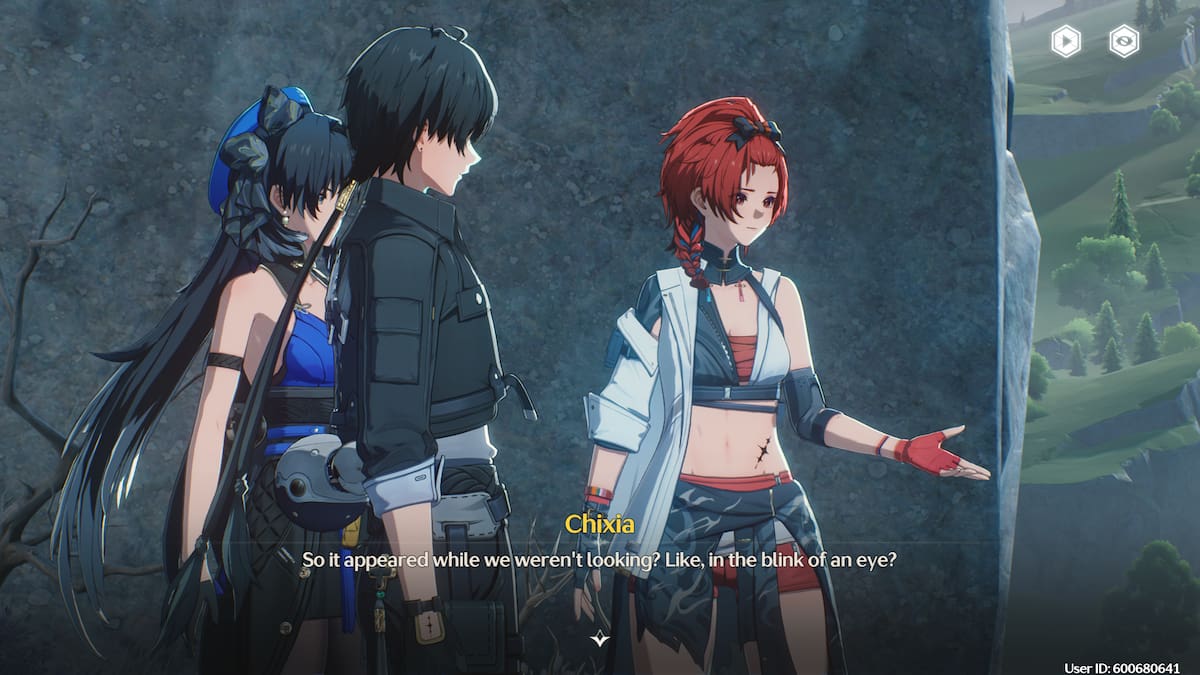The height and width of the screenshot is (675, 1200).
Task: Hide the dialogue interface with eye icon
Action: point(1125,42)
